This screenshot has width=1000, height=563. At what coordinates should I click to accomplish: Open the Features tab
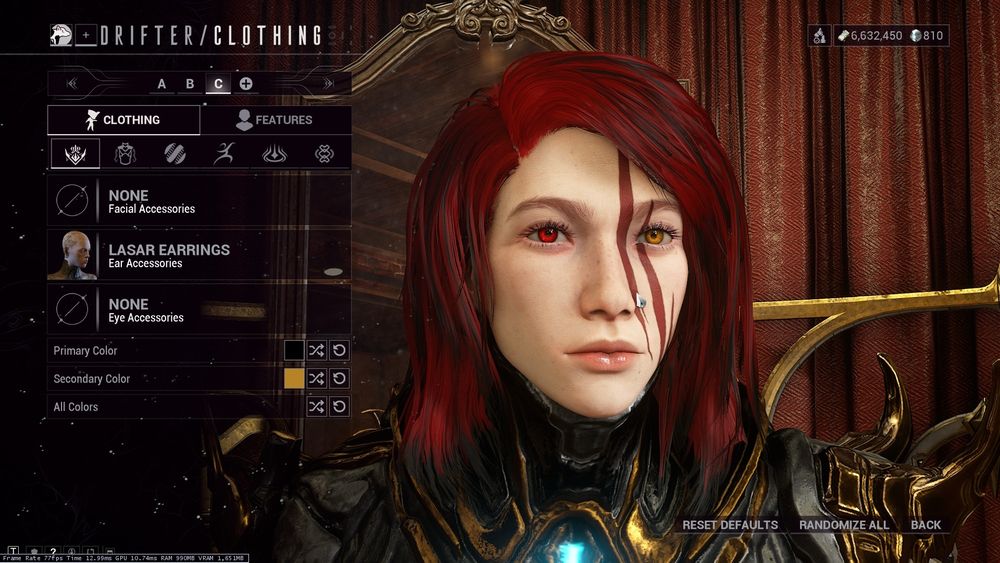tap(275, 120)
